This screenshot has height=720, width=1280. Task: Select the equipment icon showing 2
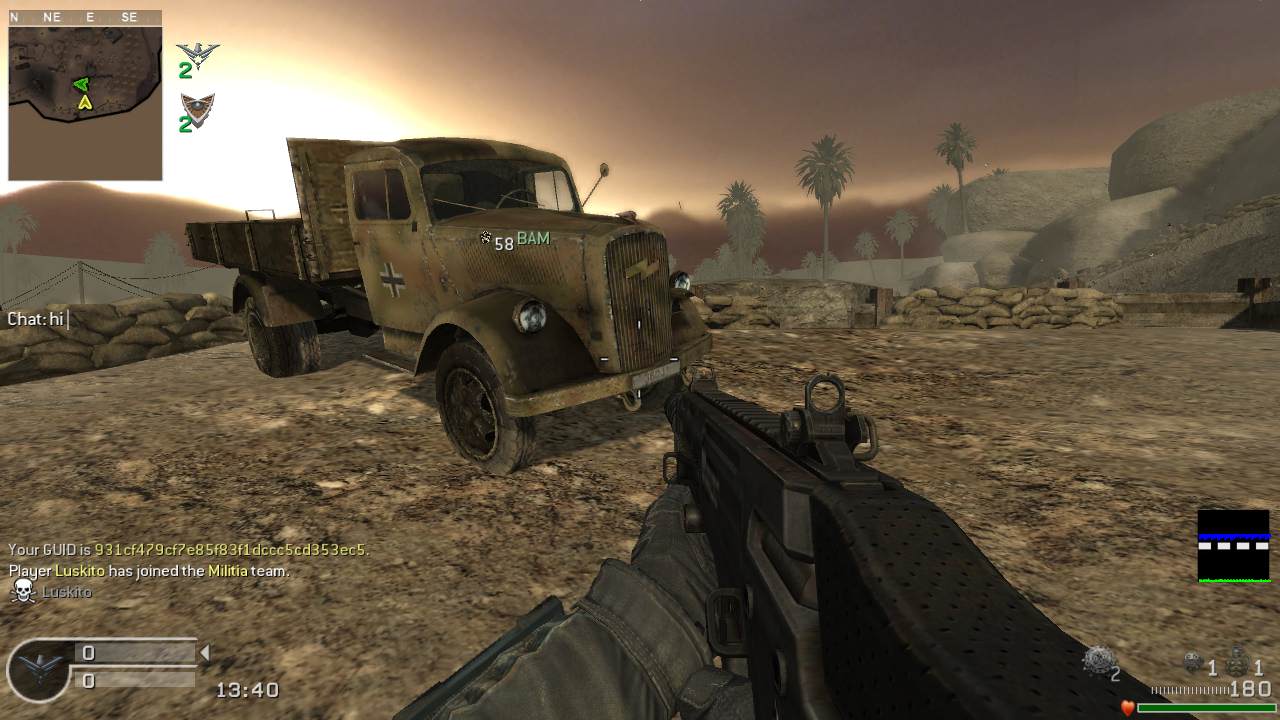(x=1099, y=659)
